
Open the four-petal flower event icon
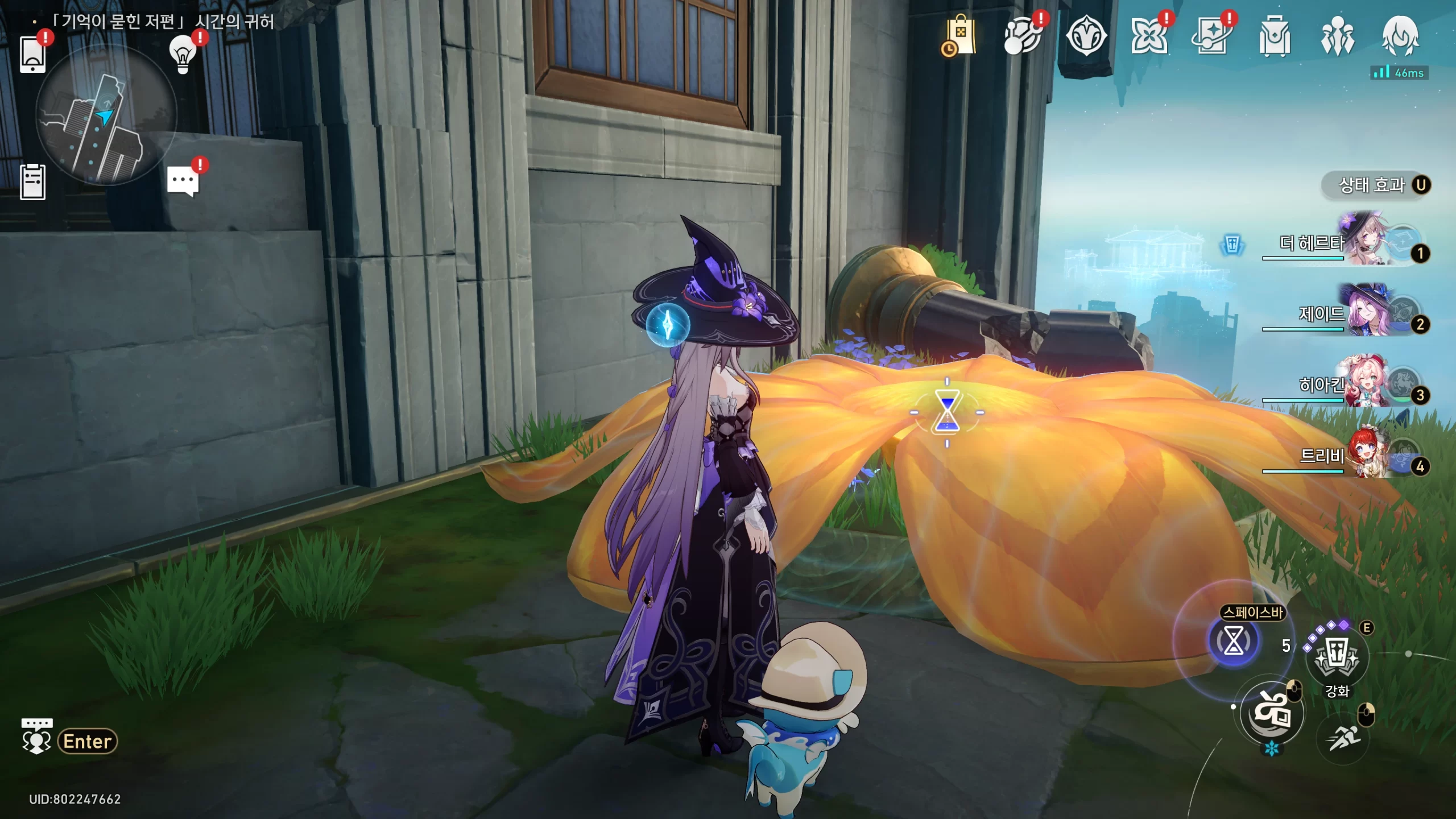click(x=1149, y=36)
